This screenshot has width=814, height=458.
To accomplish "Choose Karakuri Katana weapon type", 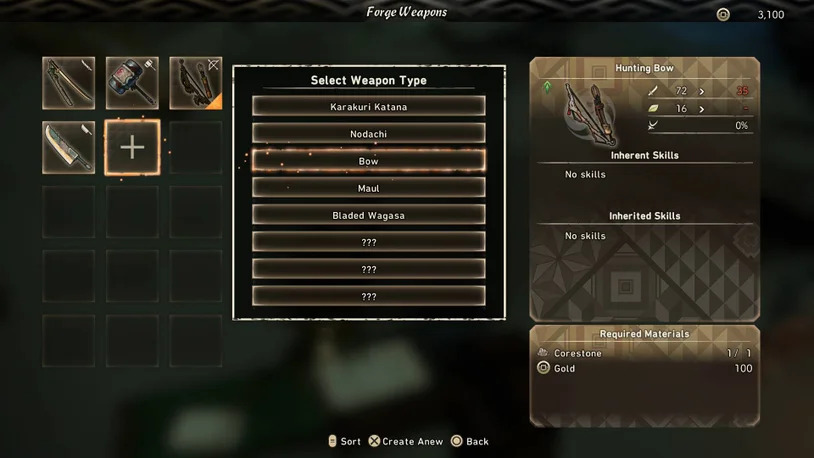I will (x=368, y=107).
